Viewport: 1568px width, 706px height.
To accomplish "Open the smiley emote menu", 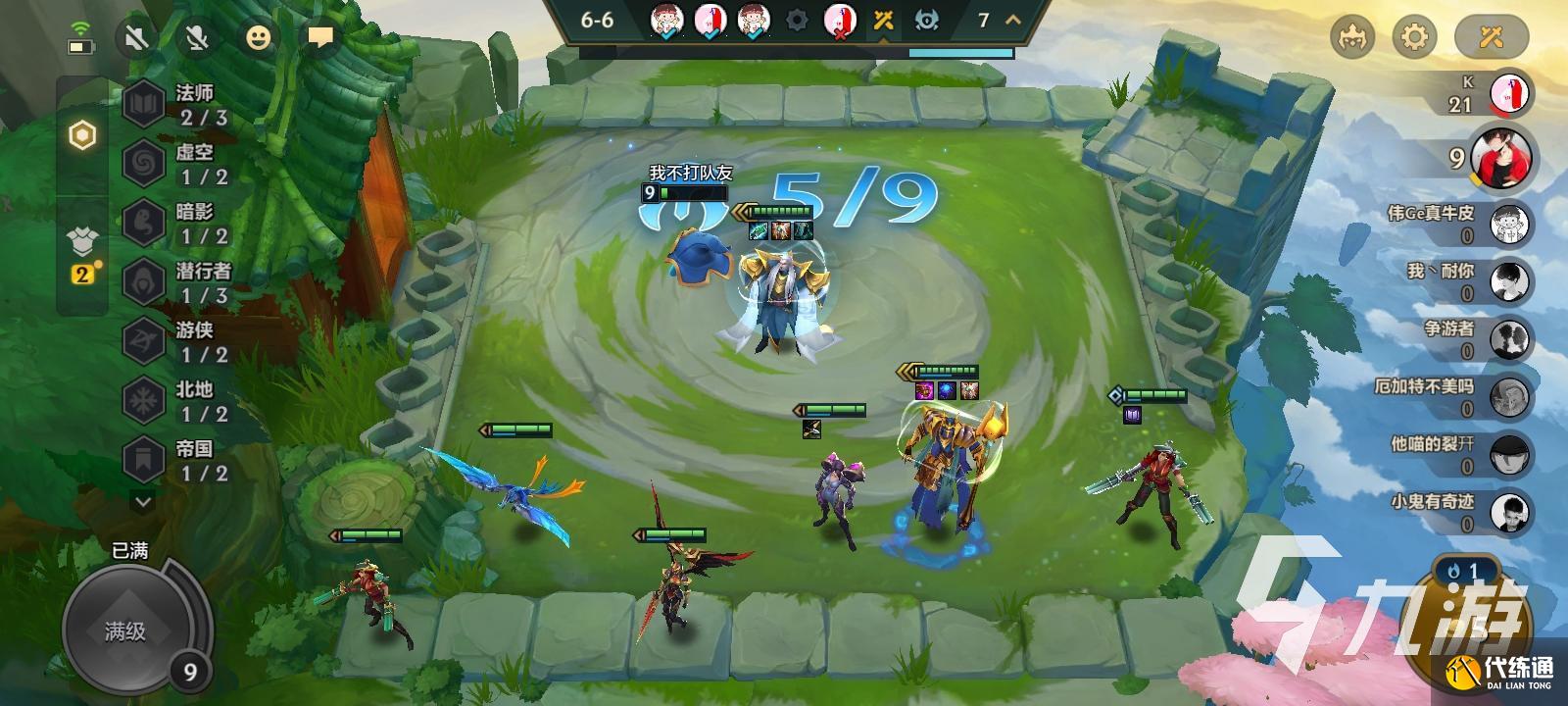I will pyautogui.click(x=259, y=38).
